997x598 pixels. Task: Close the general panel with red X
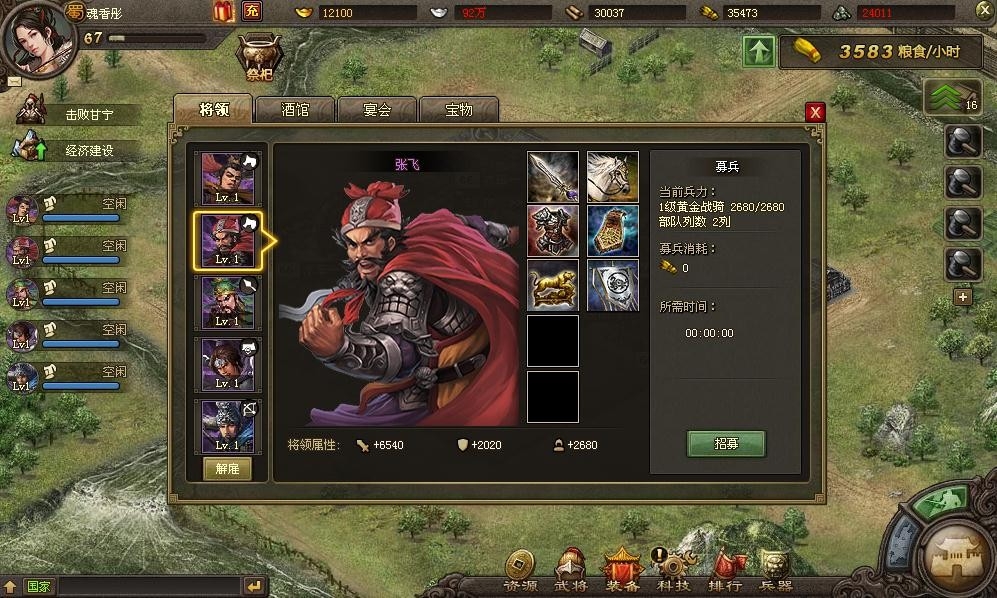click(x=816, y=112)
